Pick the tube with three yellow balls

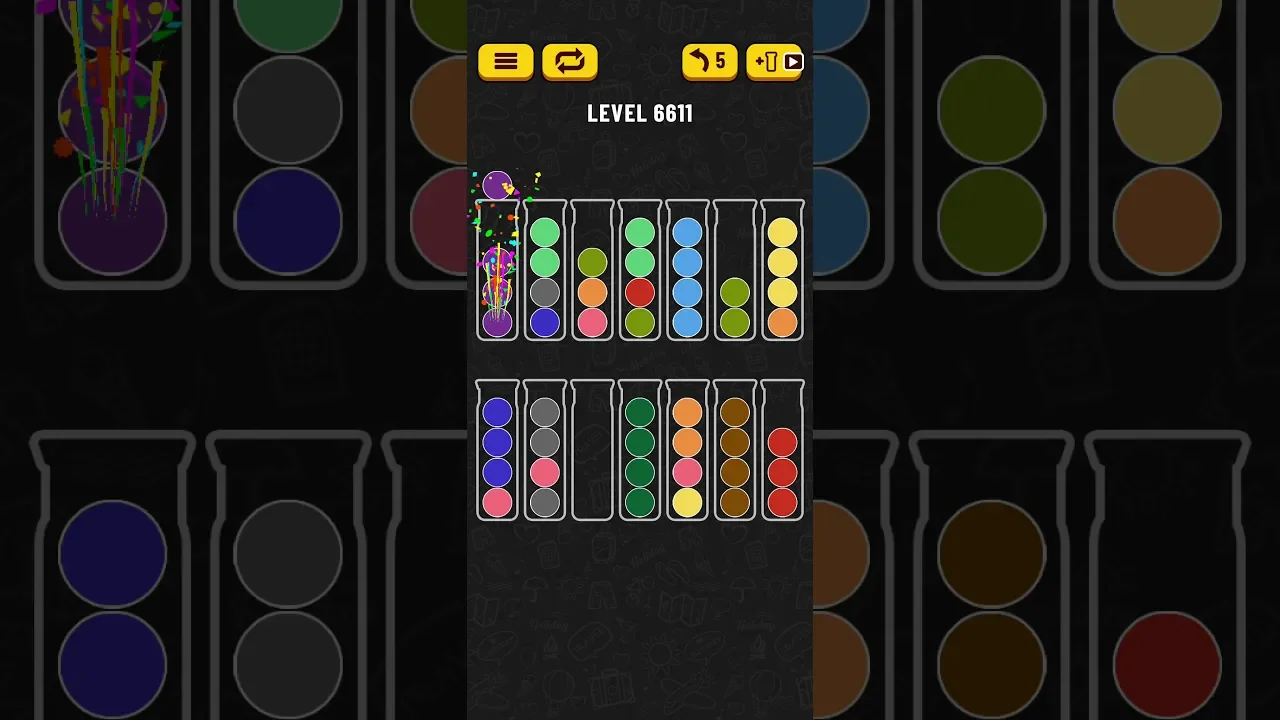coord(783,270)
